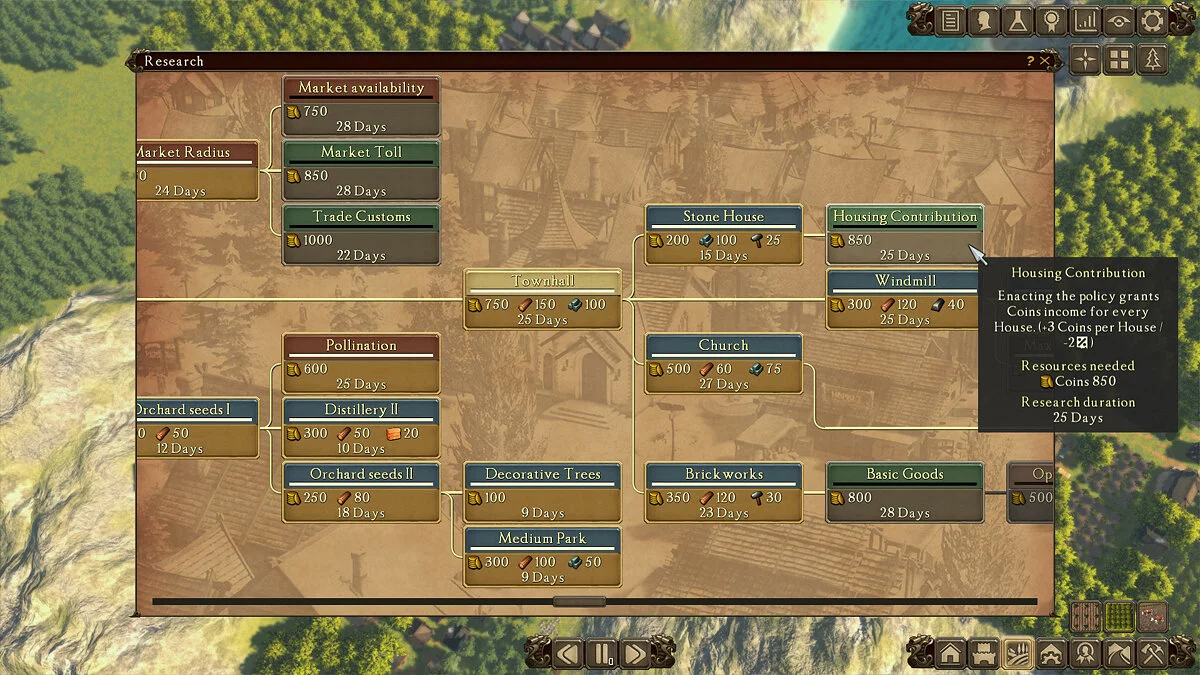Open the gear settings menu
This screenshot has width=1200, height=675.
[1152, 20]
